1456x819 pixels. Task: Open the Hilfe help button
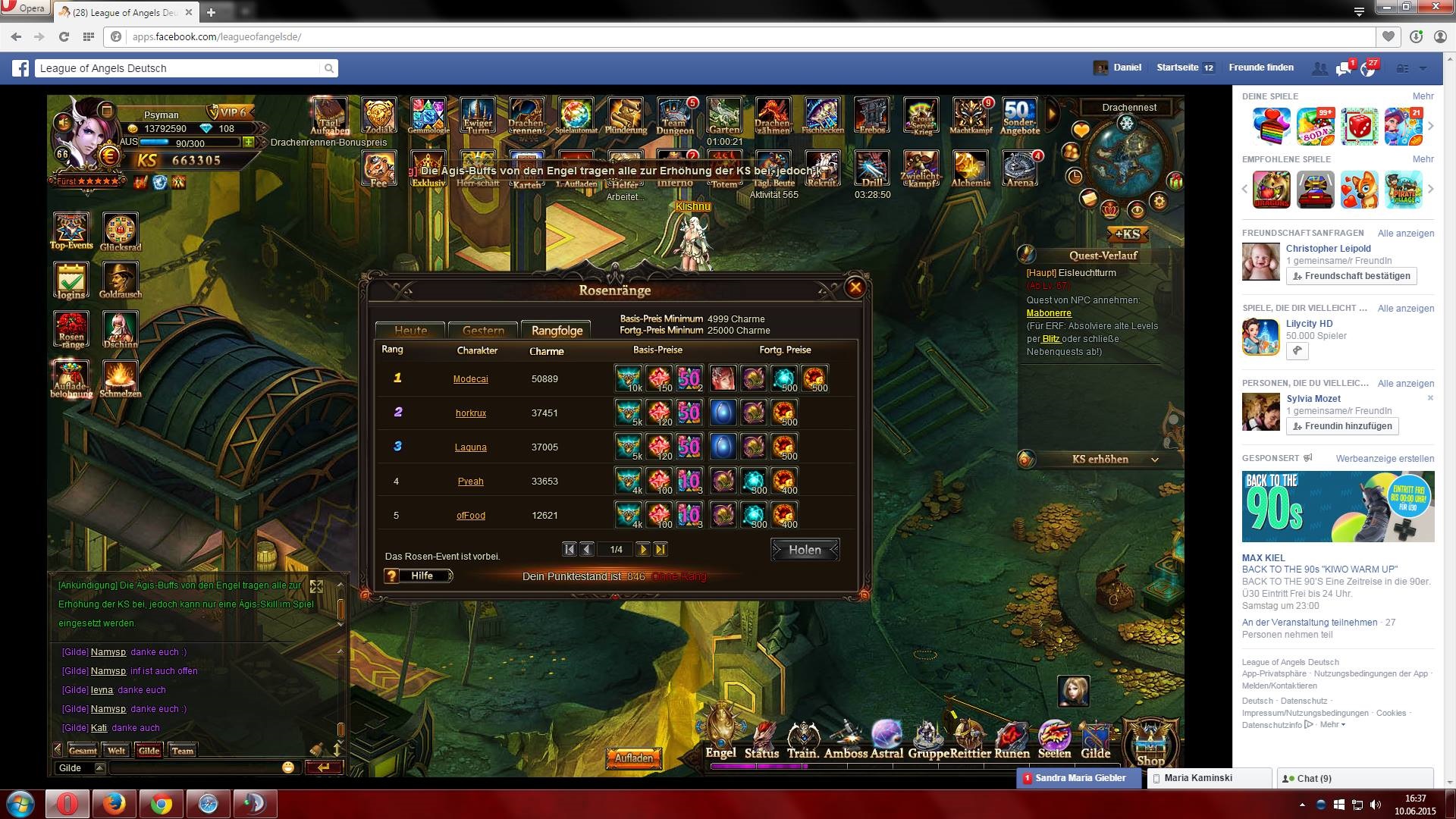click(419, 576)
